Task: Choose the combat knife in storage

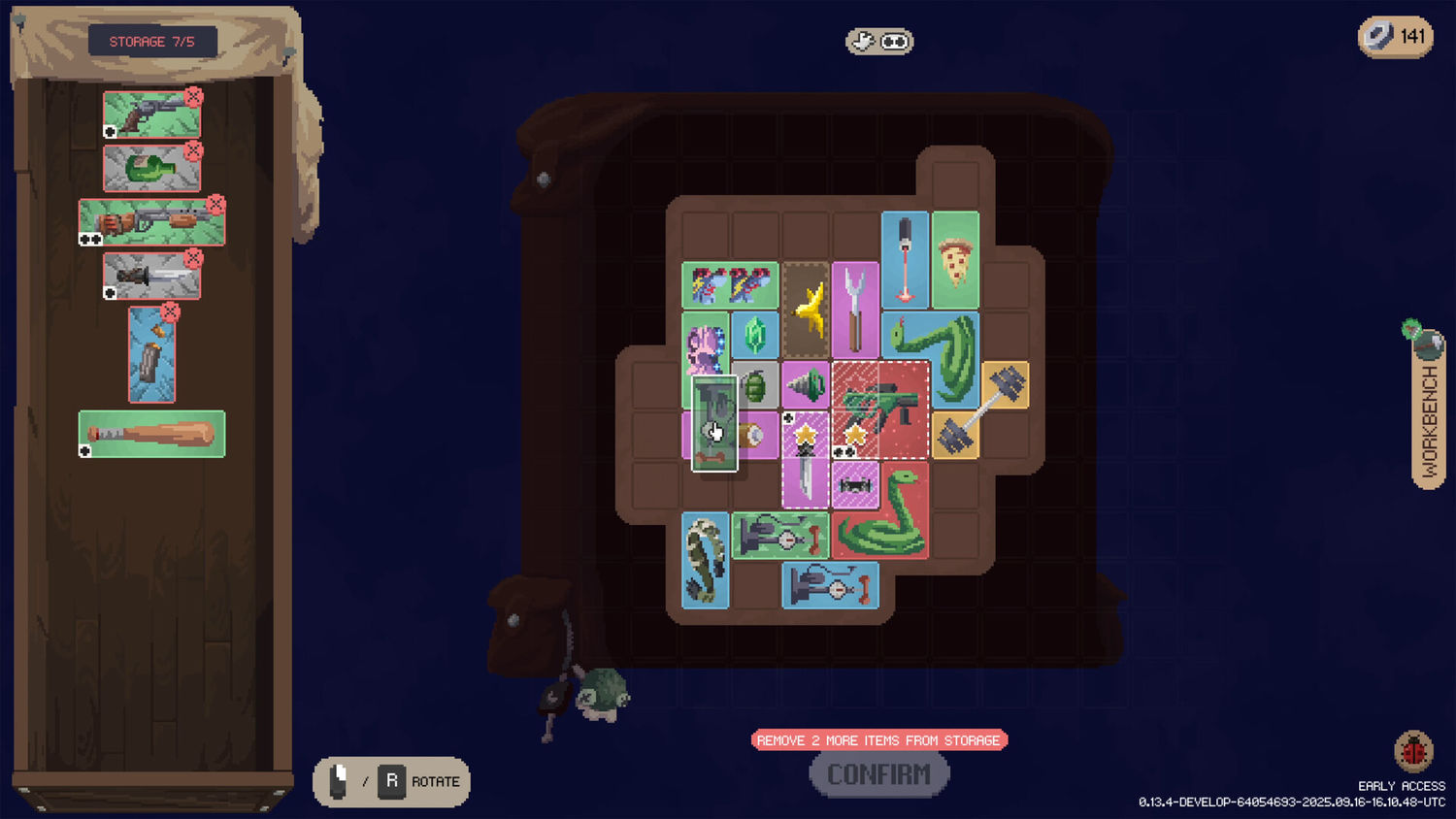Action: pyautogui.click(x=150, y=277)
